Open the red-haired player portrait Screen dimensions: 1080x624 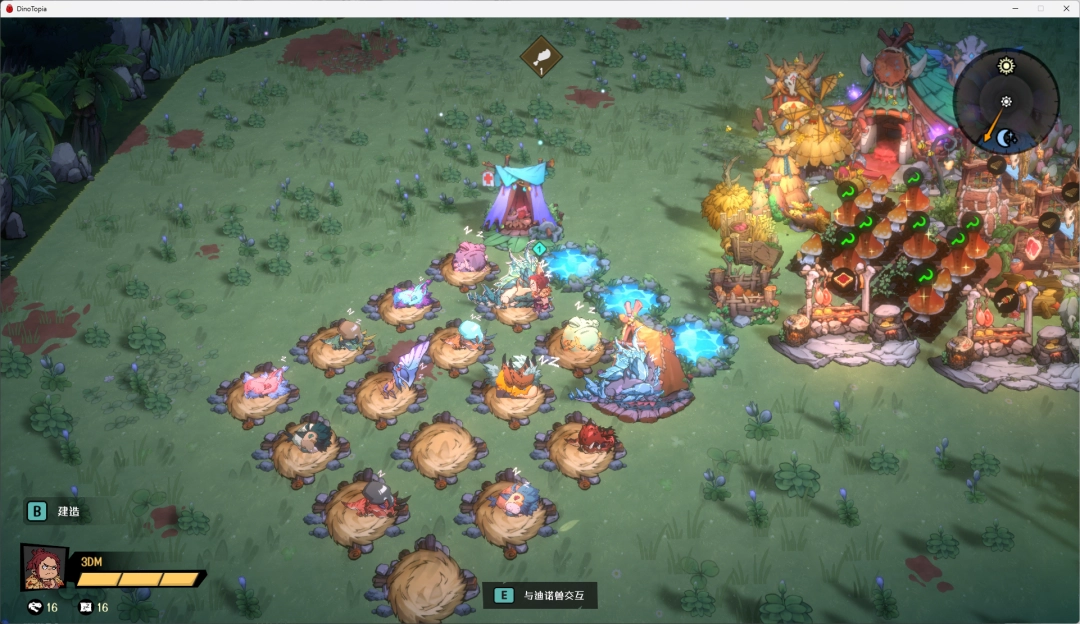click(44, 568)
